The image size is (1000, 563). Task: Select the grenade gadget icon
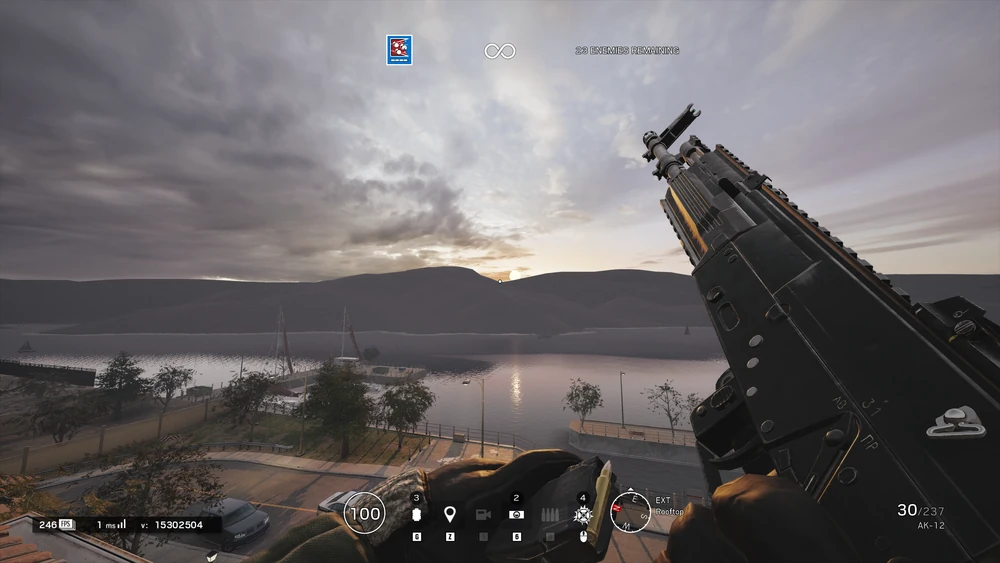[417, 515]
